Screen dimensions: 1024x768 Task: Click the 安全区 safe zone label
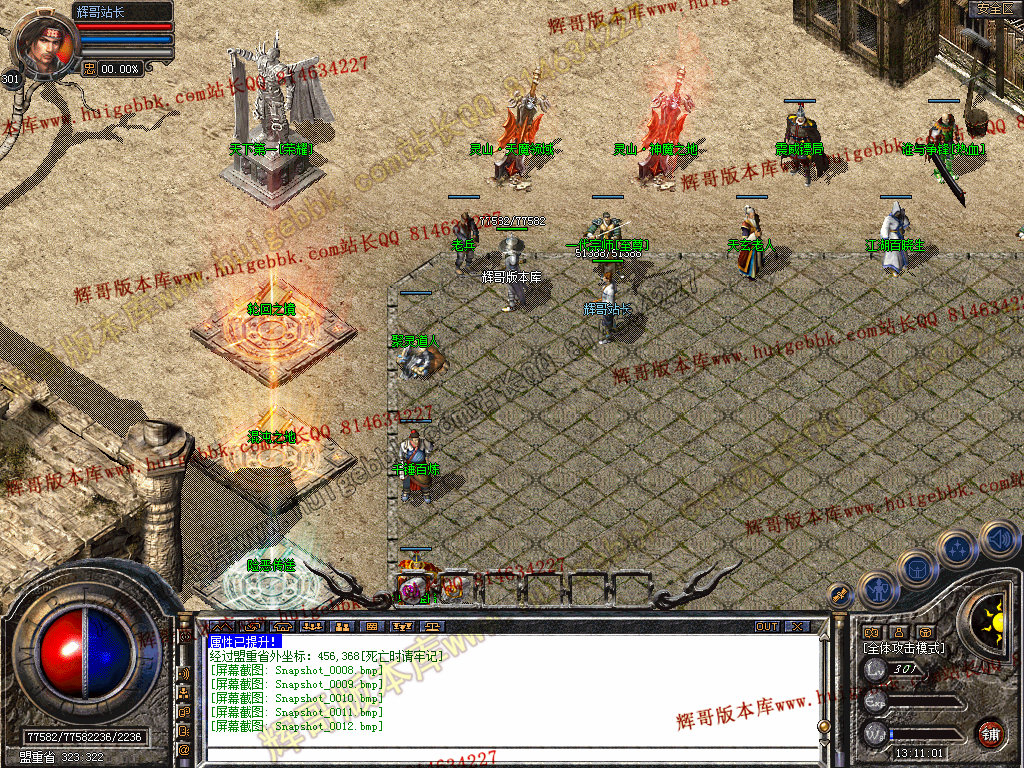(995, 8)
